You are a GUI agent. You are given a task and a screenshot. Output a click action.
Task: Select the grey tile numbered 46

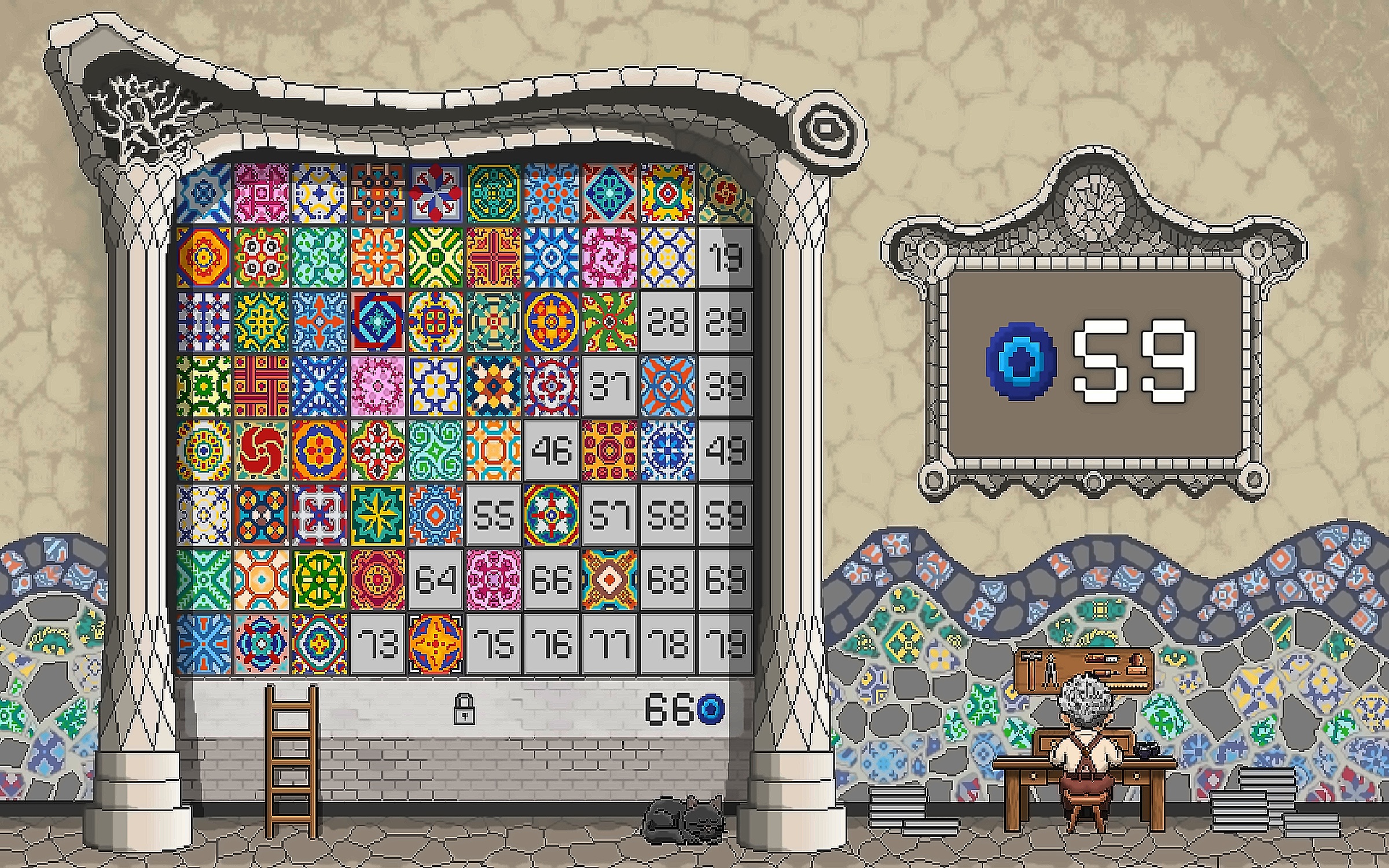[x=552, y=451]
